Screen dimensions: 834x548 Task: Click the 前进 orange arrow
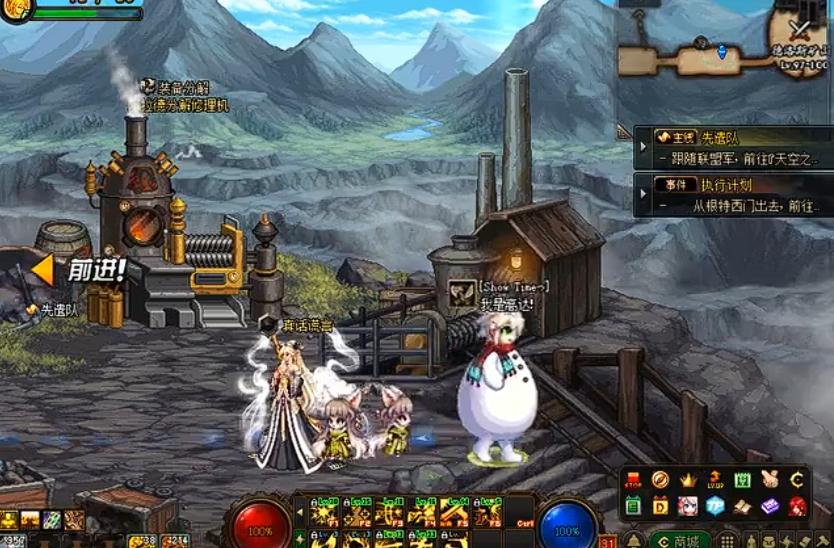[43, 270]
